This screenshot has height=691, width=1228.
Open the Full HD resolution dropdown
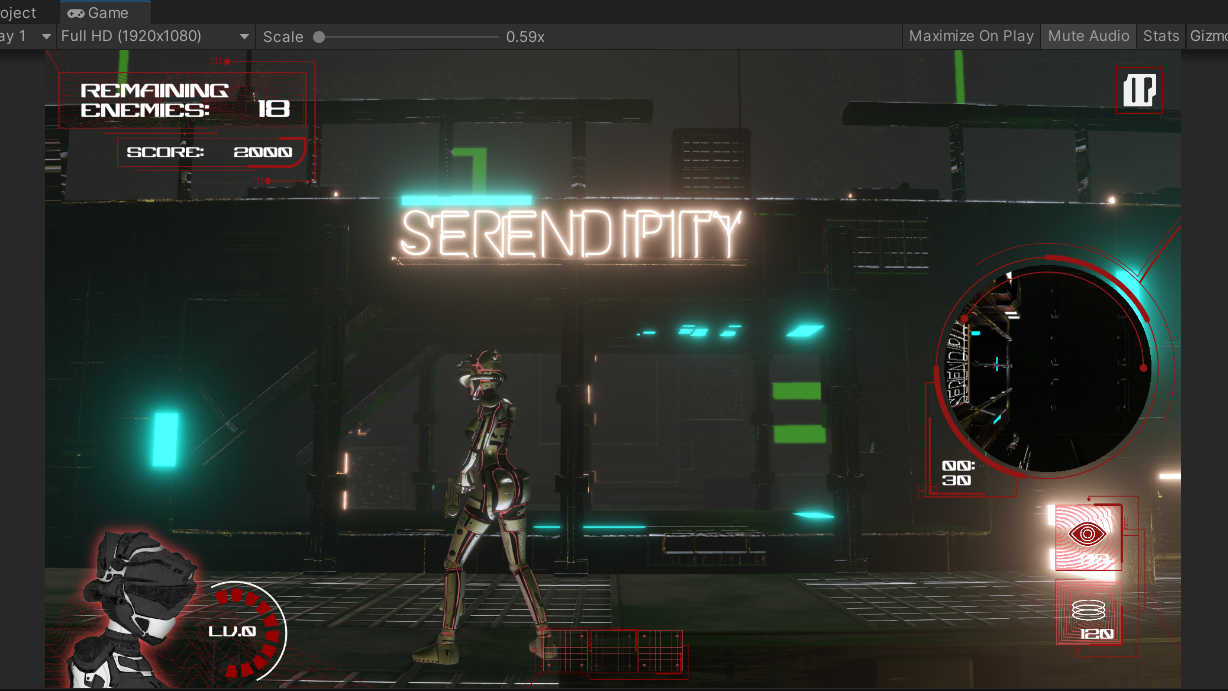[x=155, y=36]
